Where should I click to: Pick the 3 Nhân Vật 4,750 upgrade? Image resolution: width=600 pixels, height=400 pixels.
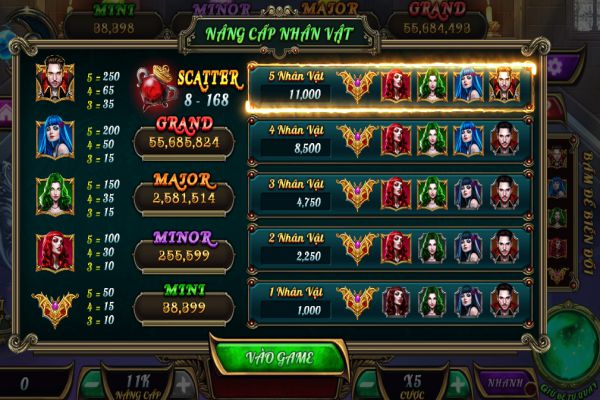[391, 193]
